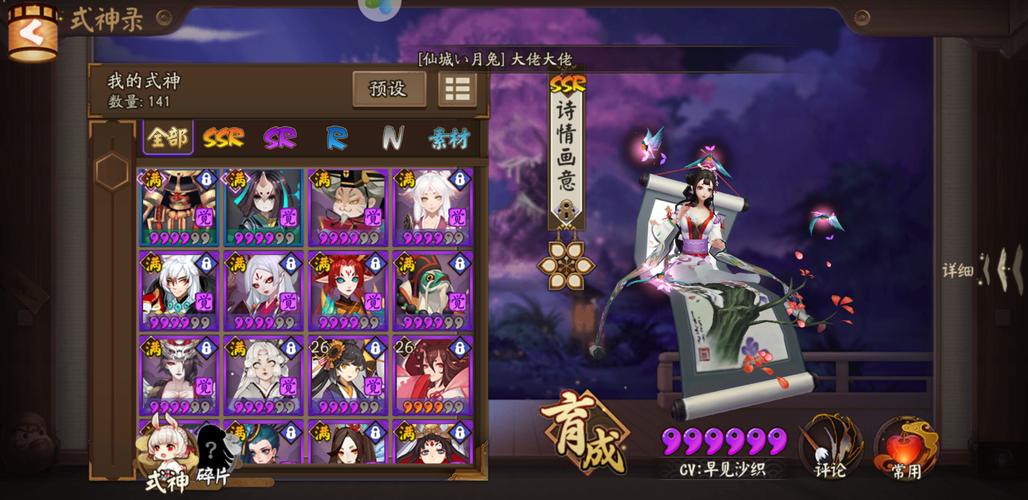1028x500 pixels.
Task: Open the 评论 comments icon
Action: coord(831,446)
